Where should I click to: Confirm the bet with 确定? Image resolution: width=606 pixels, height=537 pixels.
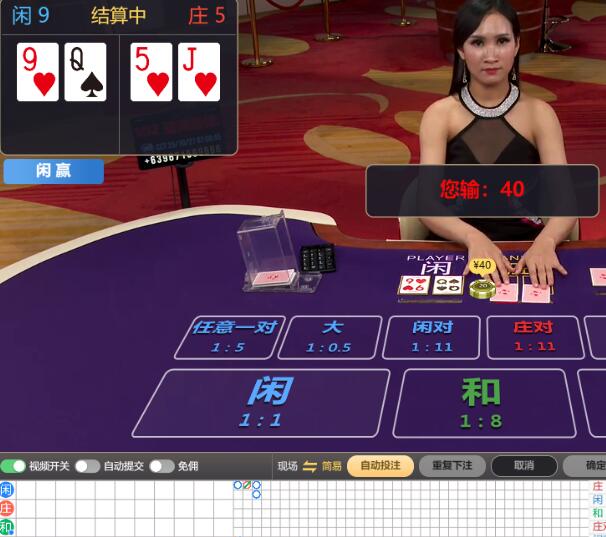click(592, 466)
